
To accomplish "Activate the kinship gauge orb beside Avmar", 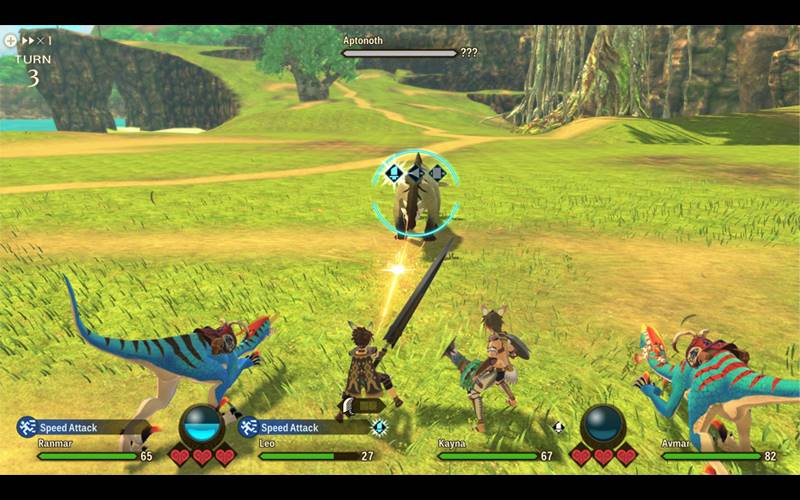I will point(603,426).
